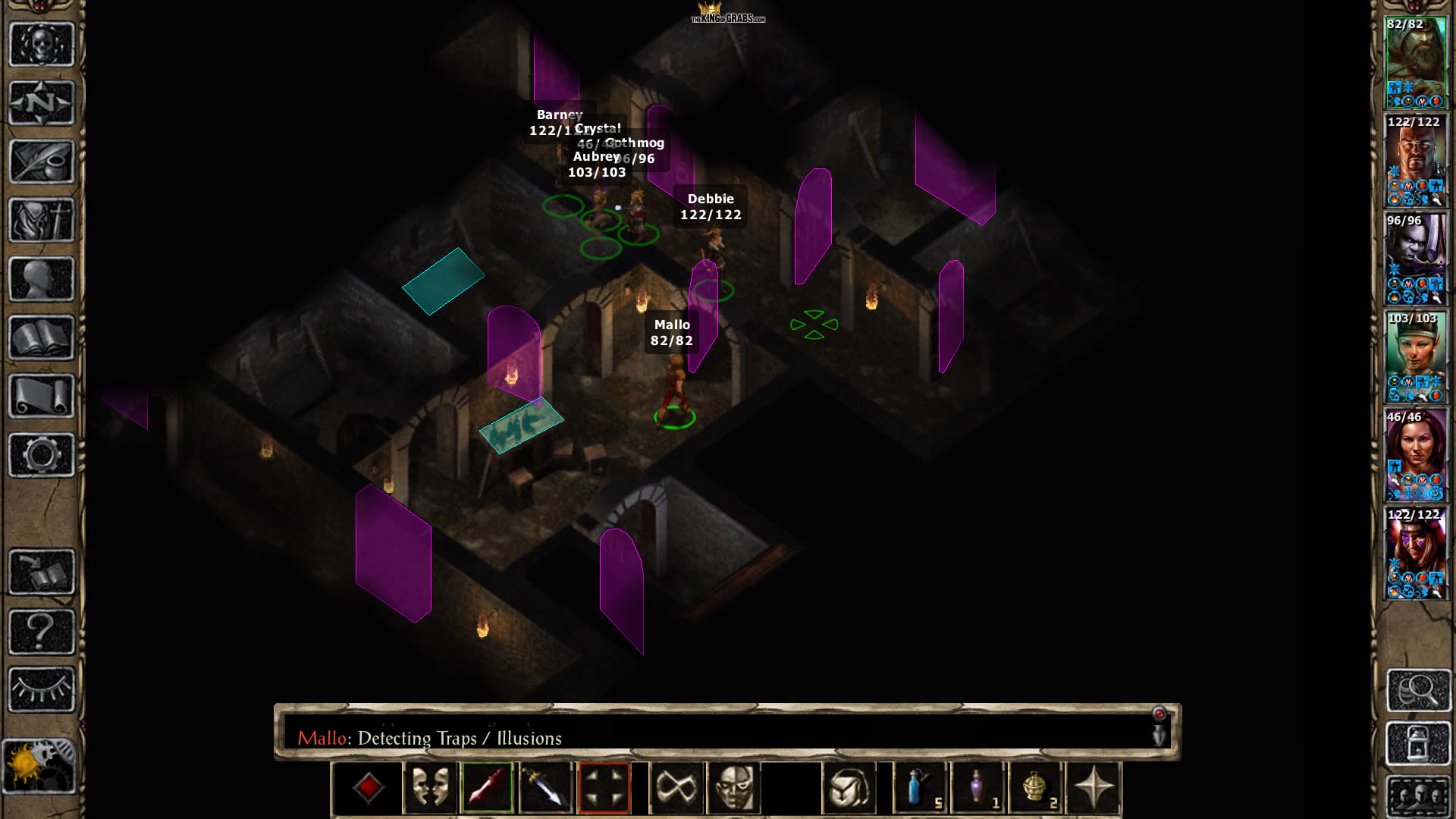Open the gear options menu
1456x819 pixels.
coord(41,455)
